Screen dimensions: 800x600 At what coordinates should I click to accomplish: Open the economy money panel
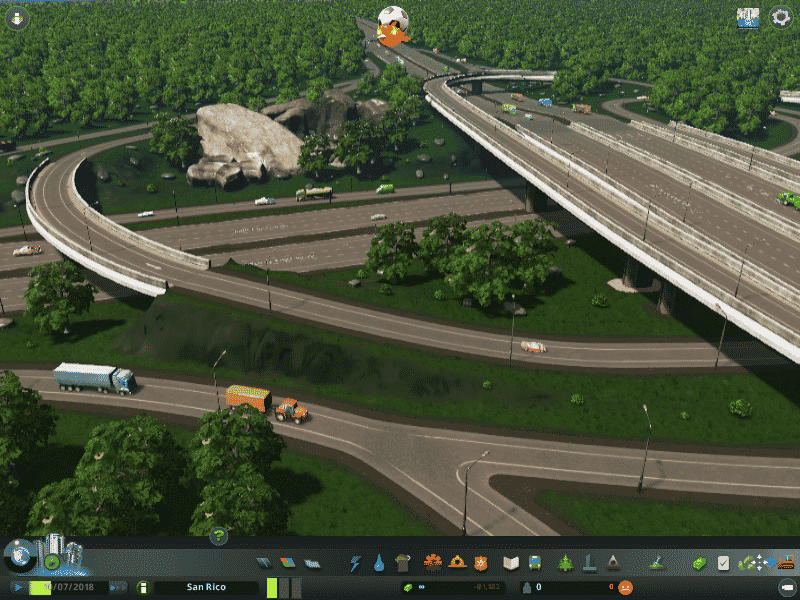[x=700, y=563]
